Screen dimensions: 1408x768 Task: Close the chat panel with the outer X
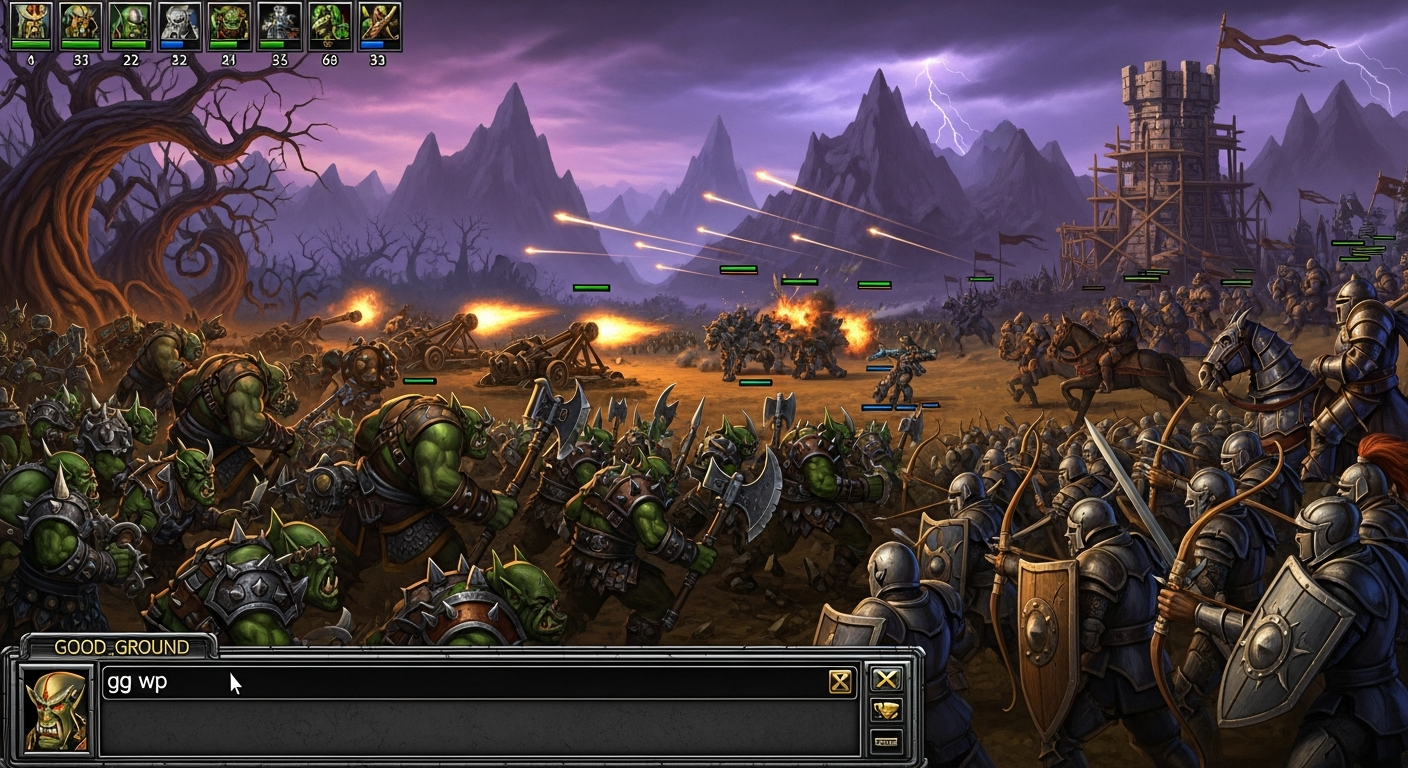[886, 679]
